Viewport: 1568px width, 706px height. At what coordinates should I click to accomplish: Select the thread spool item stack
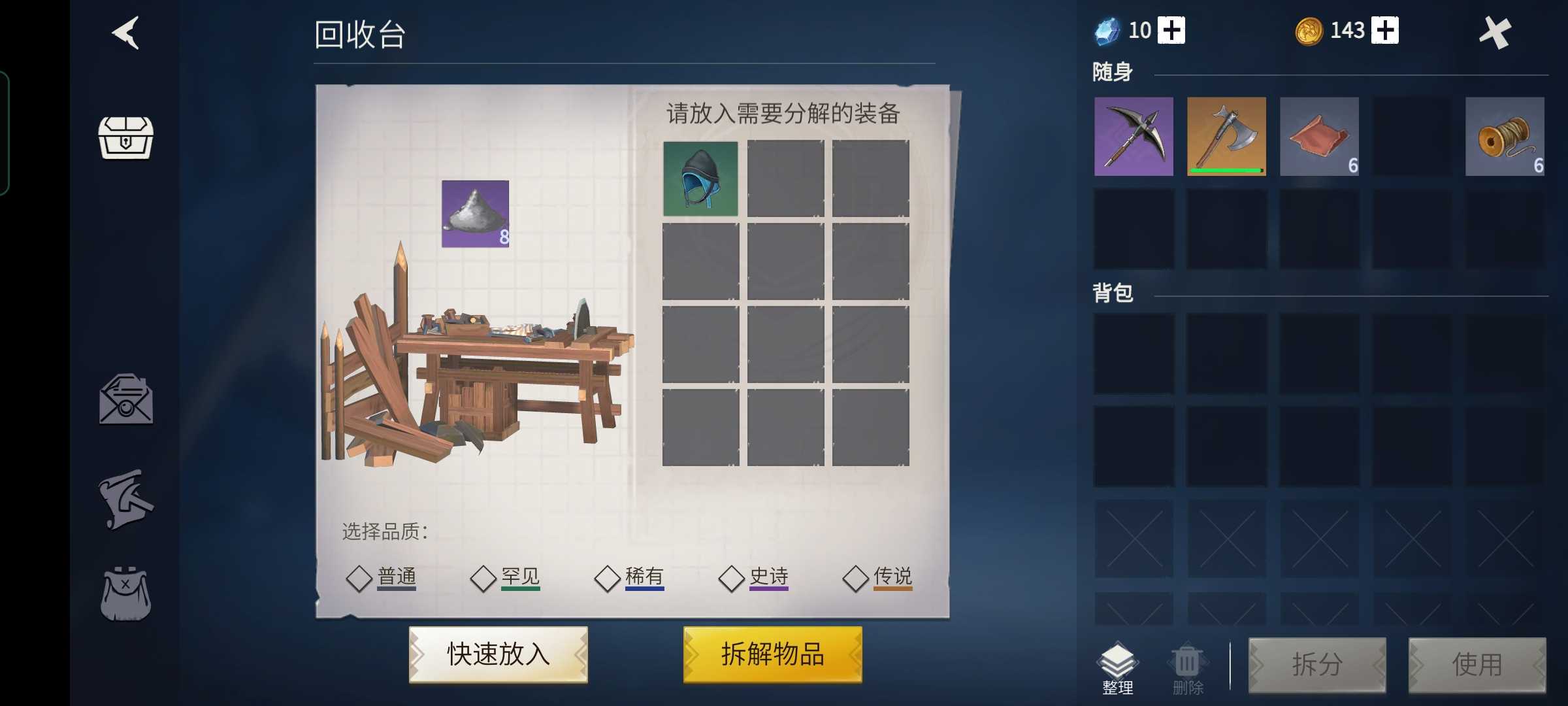(1505, 137)
